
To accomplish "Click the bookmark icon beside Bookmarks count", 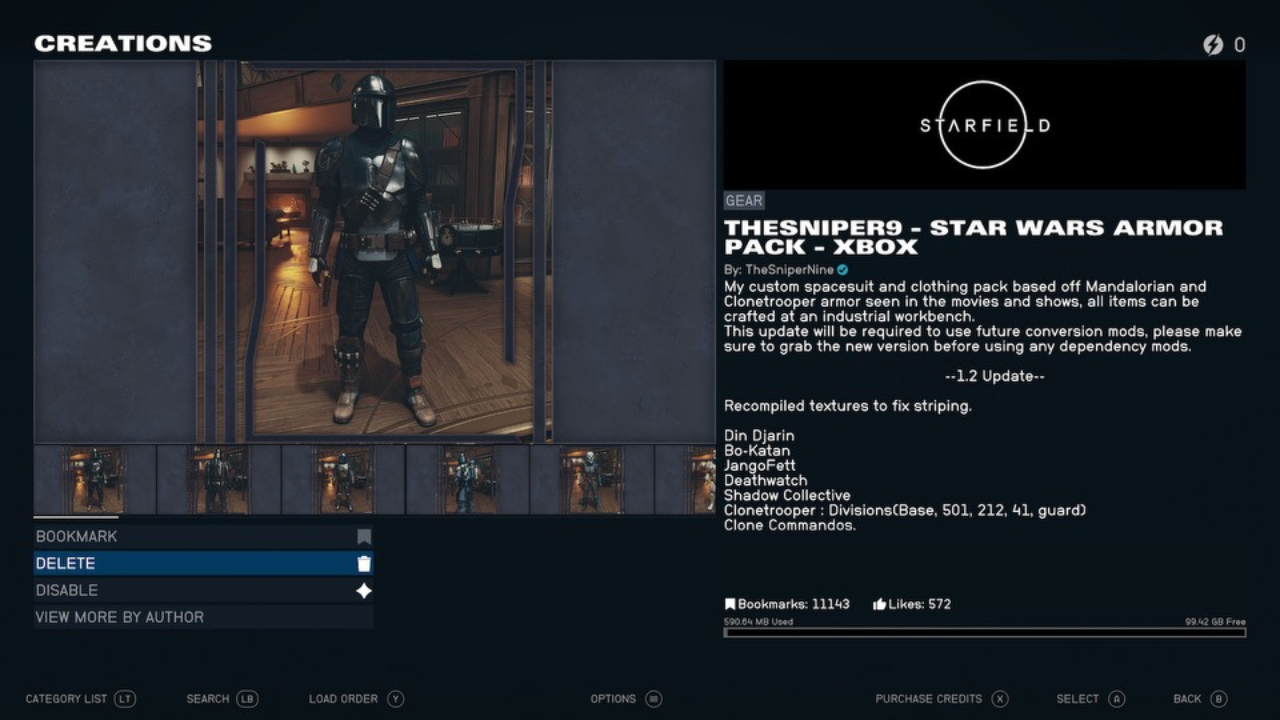I will (729, 603).
